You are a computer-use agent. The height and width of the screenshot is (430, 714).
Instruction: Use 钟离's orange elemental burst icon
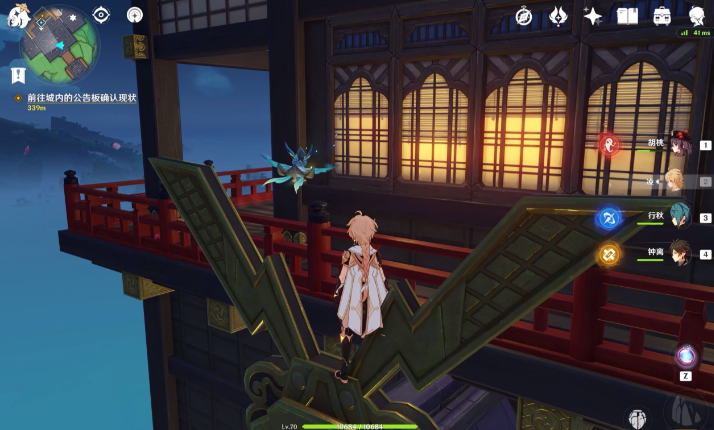(609, 254)
